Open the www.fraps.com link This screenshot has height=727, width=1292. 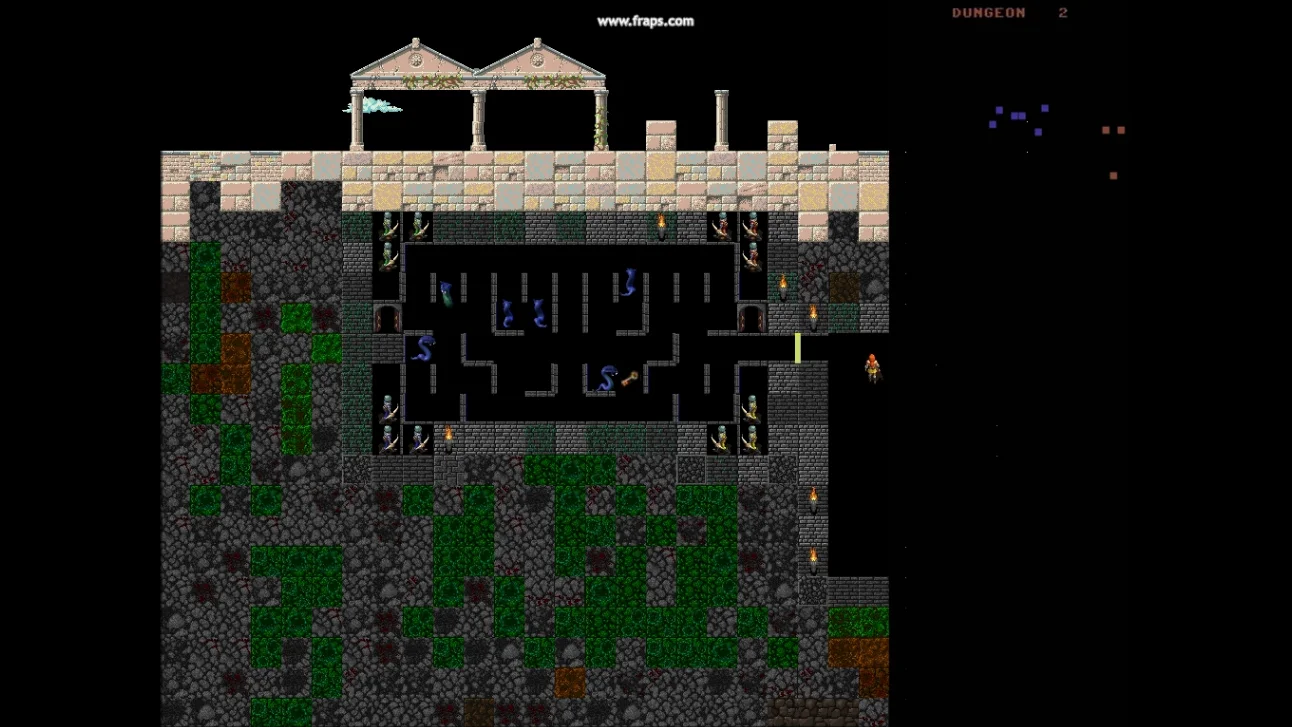pyautogui.click(x=645, y=20)
